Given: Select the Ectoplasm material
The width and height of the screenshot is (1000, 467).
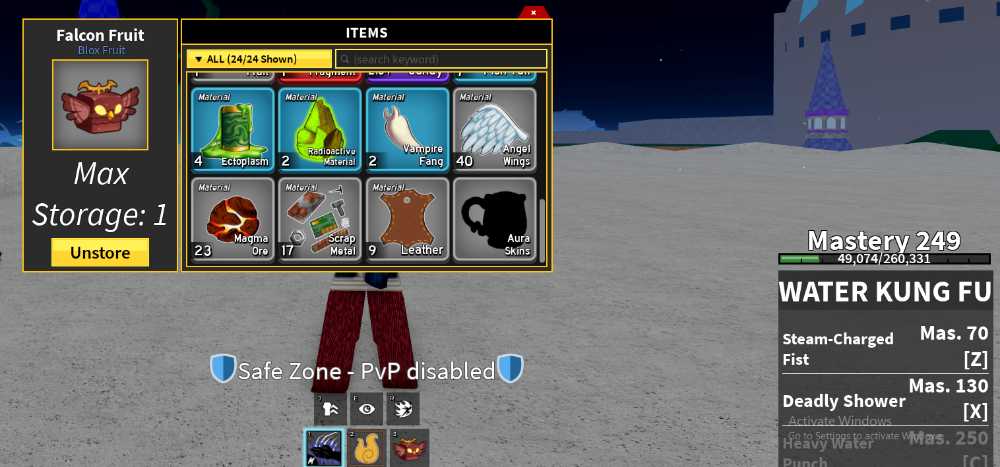Looking at the screenshot, I should (232, 130).
